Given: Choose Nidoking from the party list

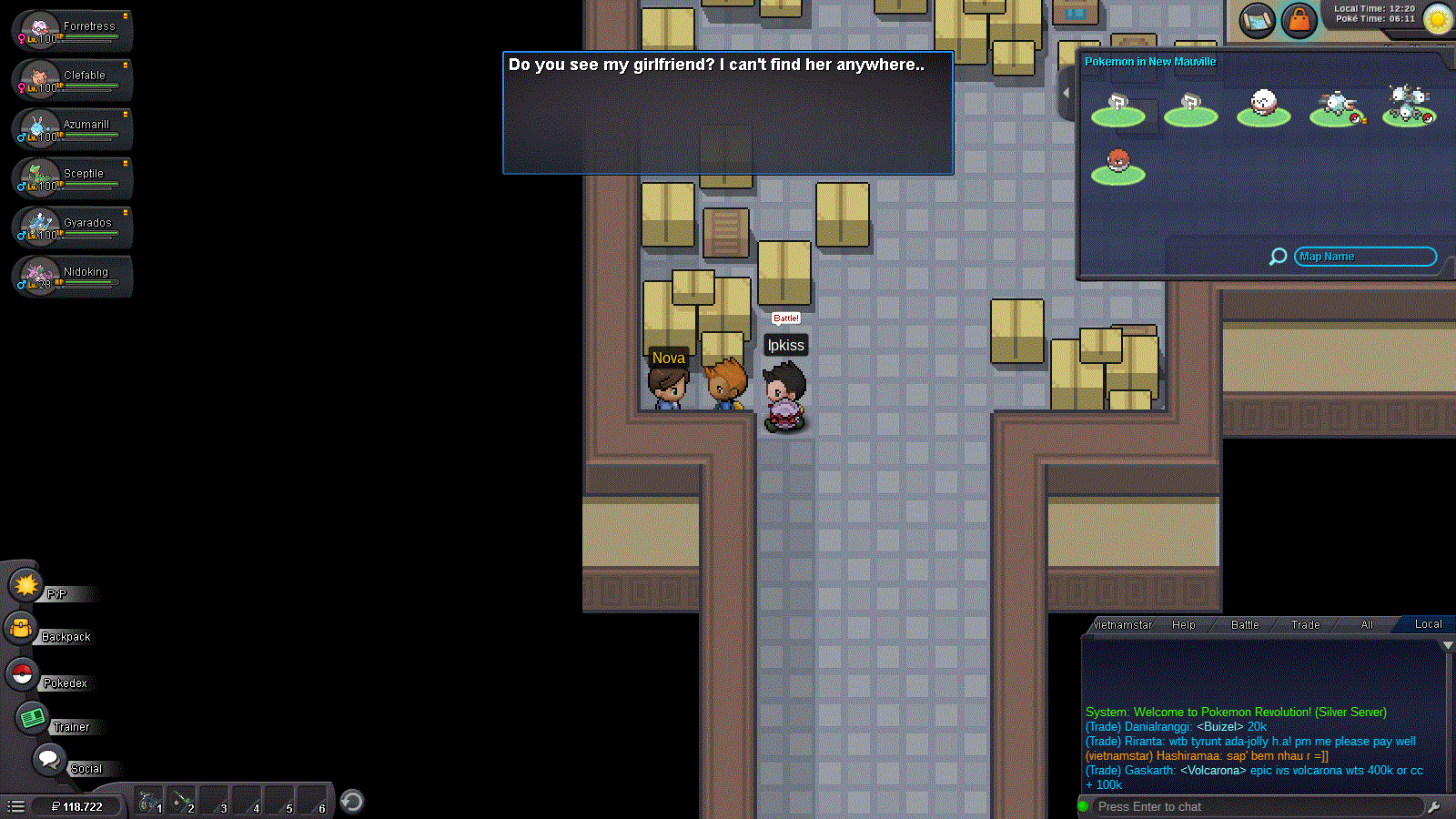Looking at the screenshot, I should 73,277.
